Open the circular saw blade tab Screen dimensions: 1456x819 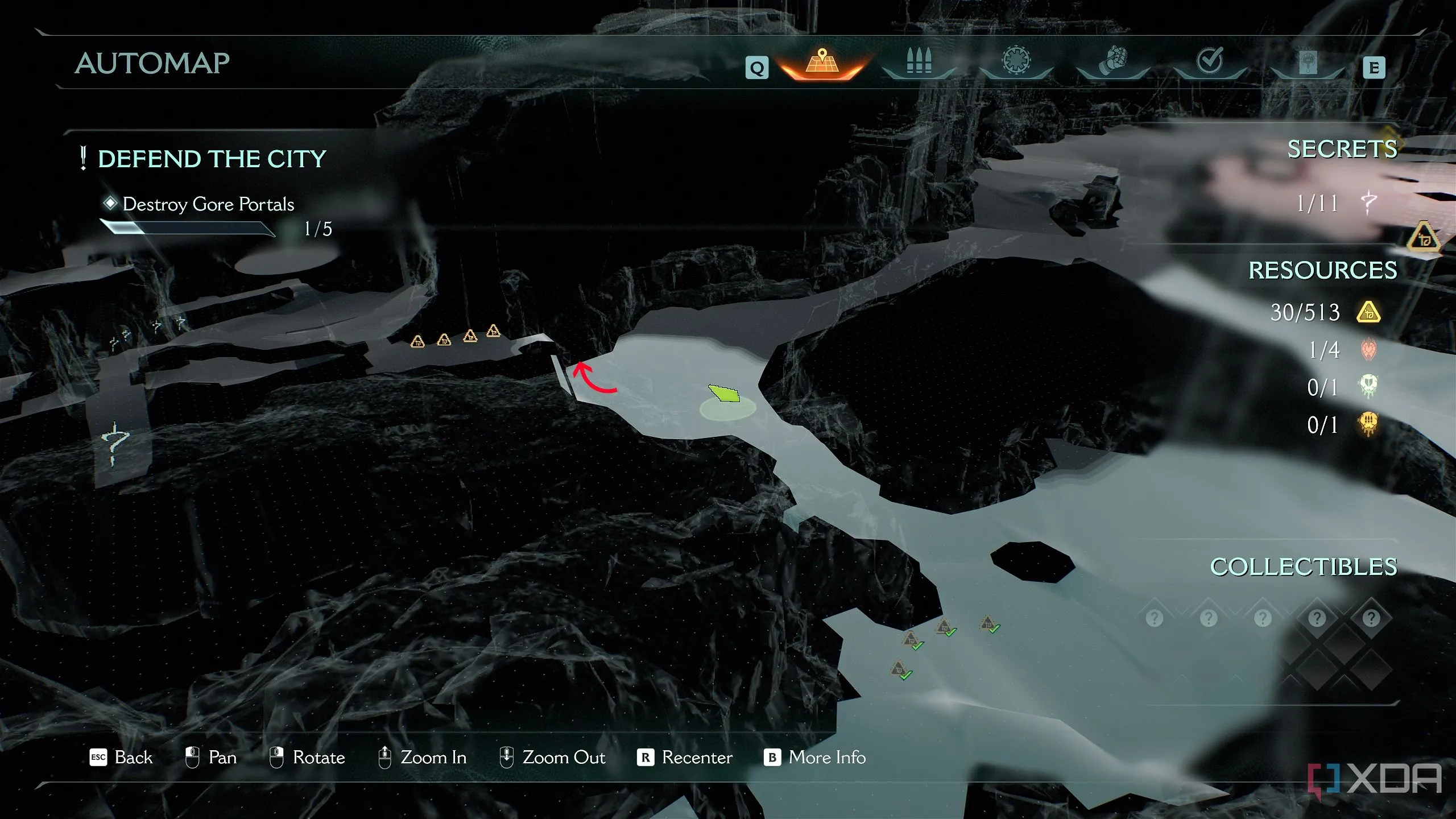[x=1016, y=61]
